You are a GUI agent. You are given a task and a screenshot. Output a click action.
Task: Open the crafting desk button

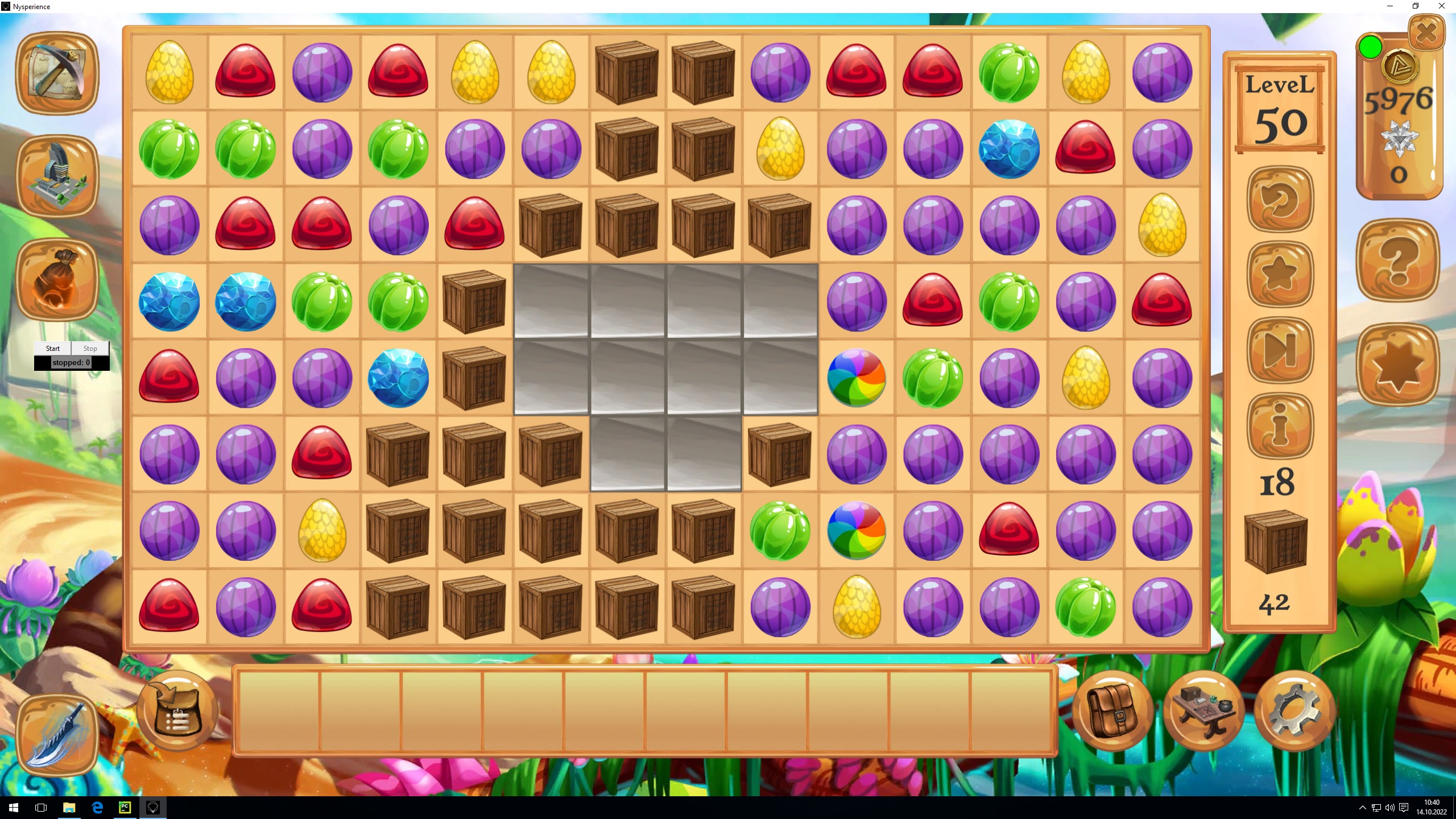1203,711
